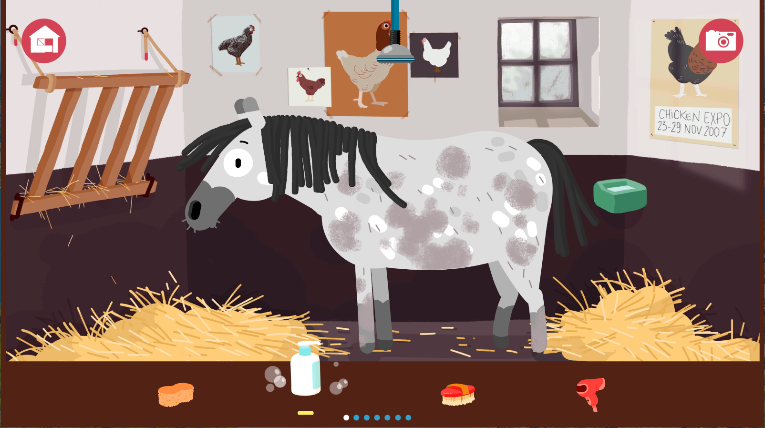
Task: Select the red hair dryer
Action: tap(591, 393)
